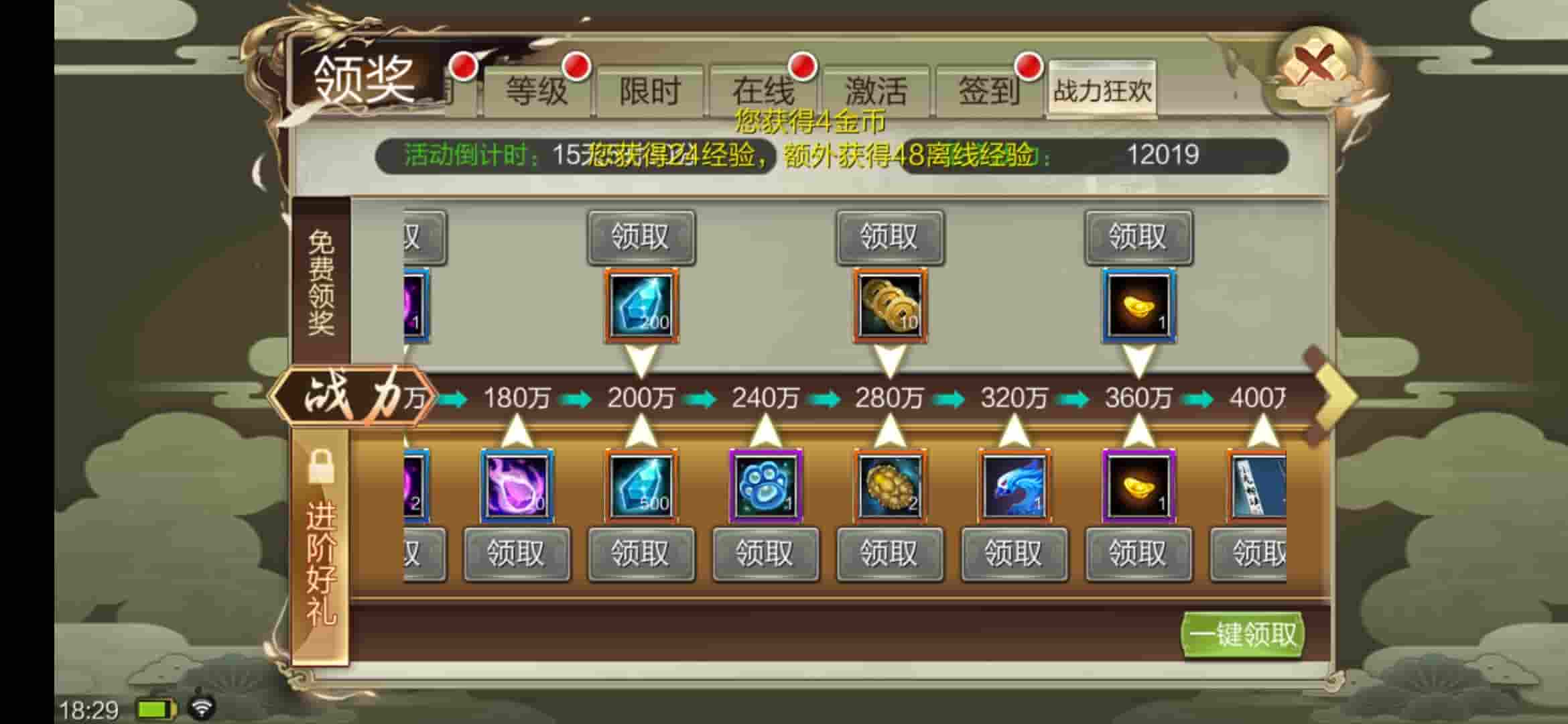Select the blue paw print item at 240万
Viewport: 1568px width, 724px height.
(x=764, y=486)
